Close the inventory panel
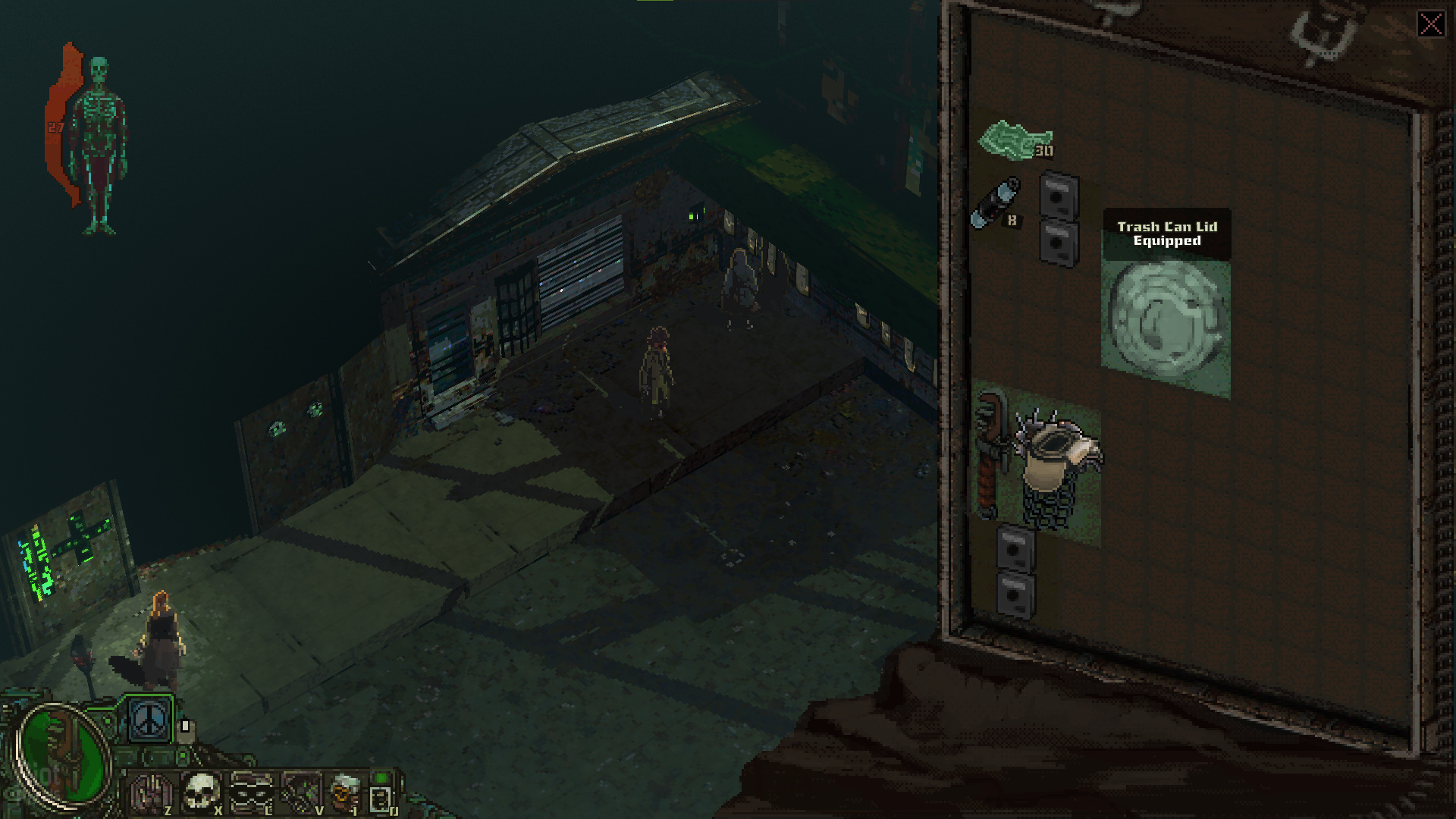 tap(1431, 24)
